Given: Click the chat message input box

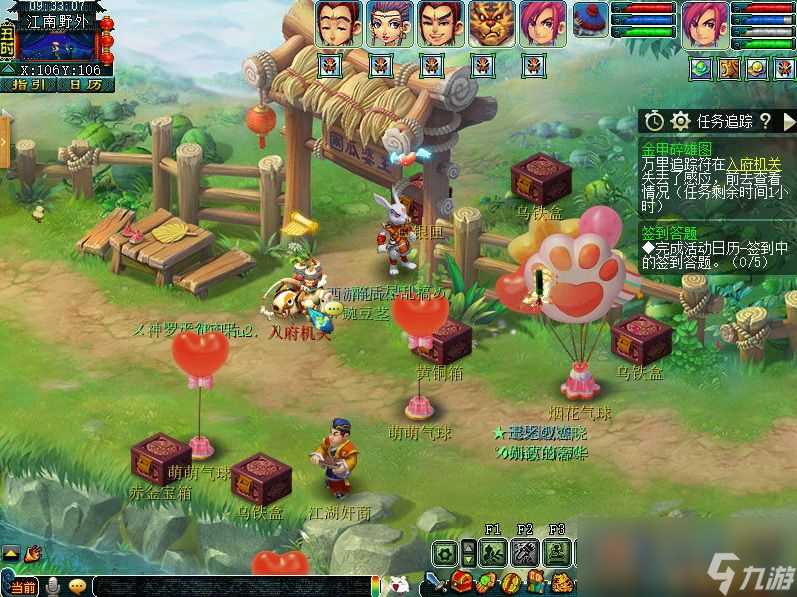Looking at the screenshot, I should (x=230, y=586).
